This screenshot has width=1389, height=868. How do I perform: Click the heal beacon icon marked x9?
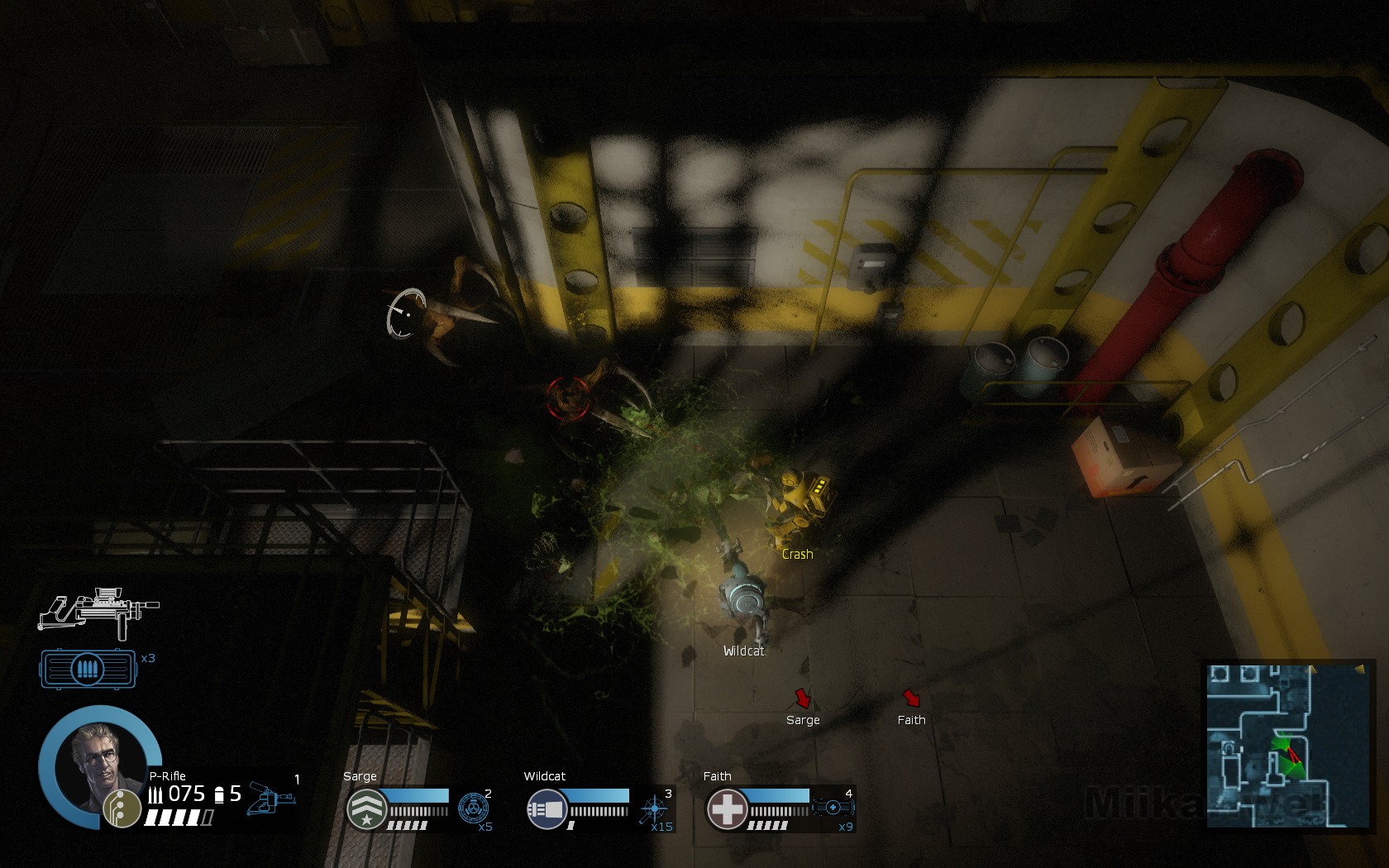point(832,806)
